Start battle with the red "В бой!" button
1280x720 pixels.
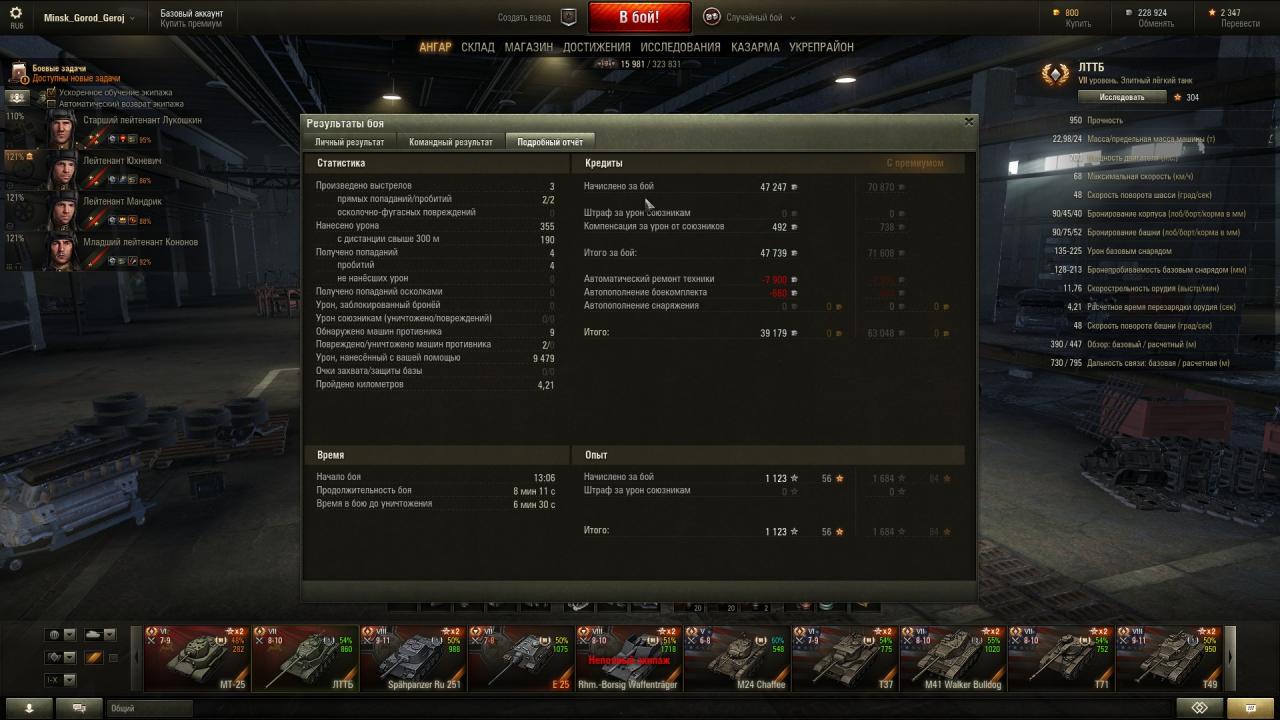point(639,17)
